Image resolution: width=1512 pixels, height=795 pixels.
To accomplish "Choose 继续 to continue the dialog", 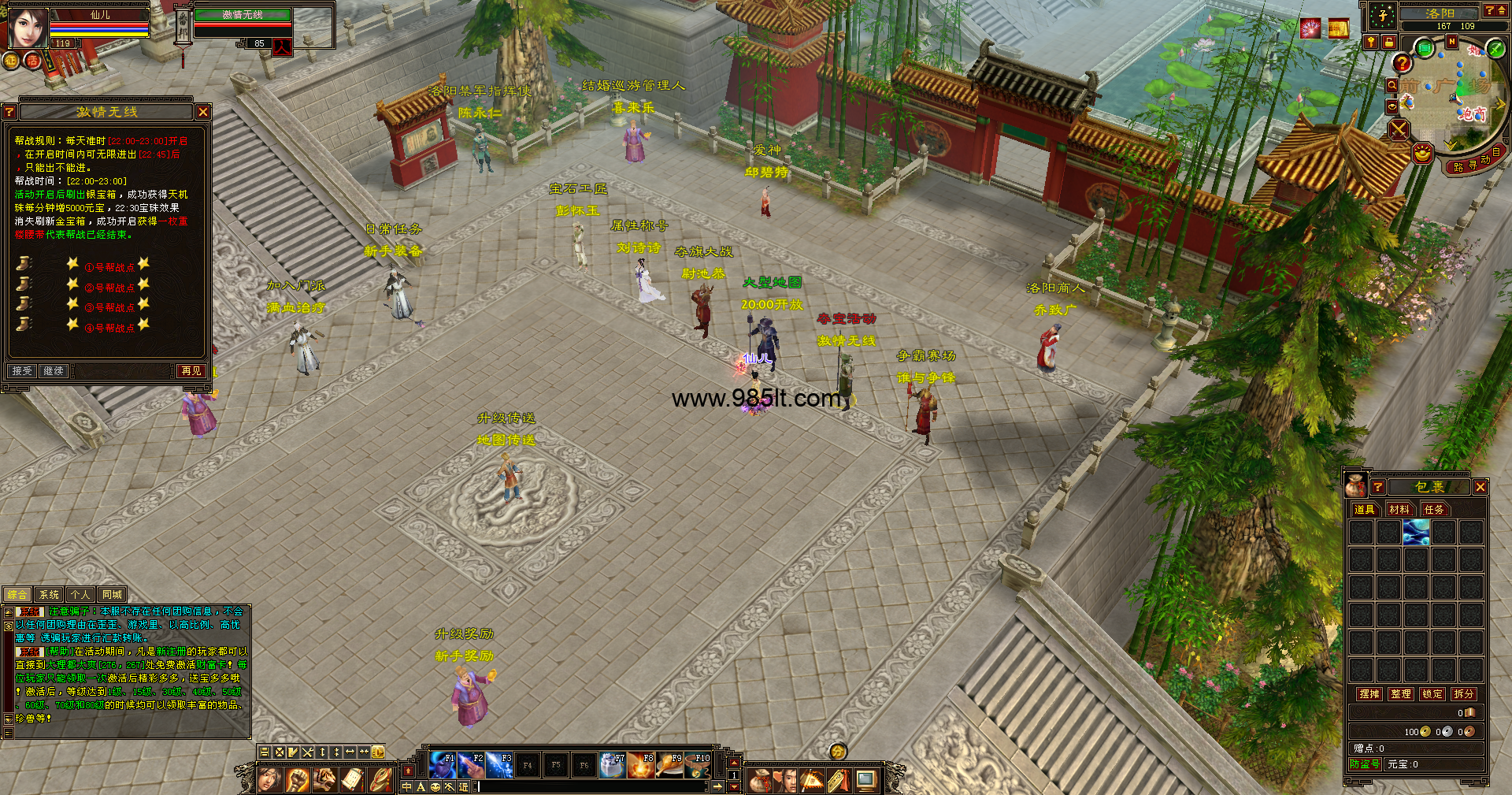I will (54, 370).
